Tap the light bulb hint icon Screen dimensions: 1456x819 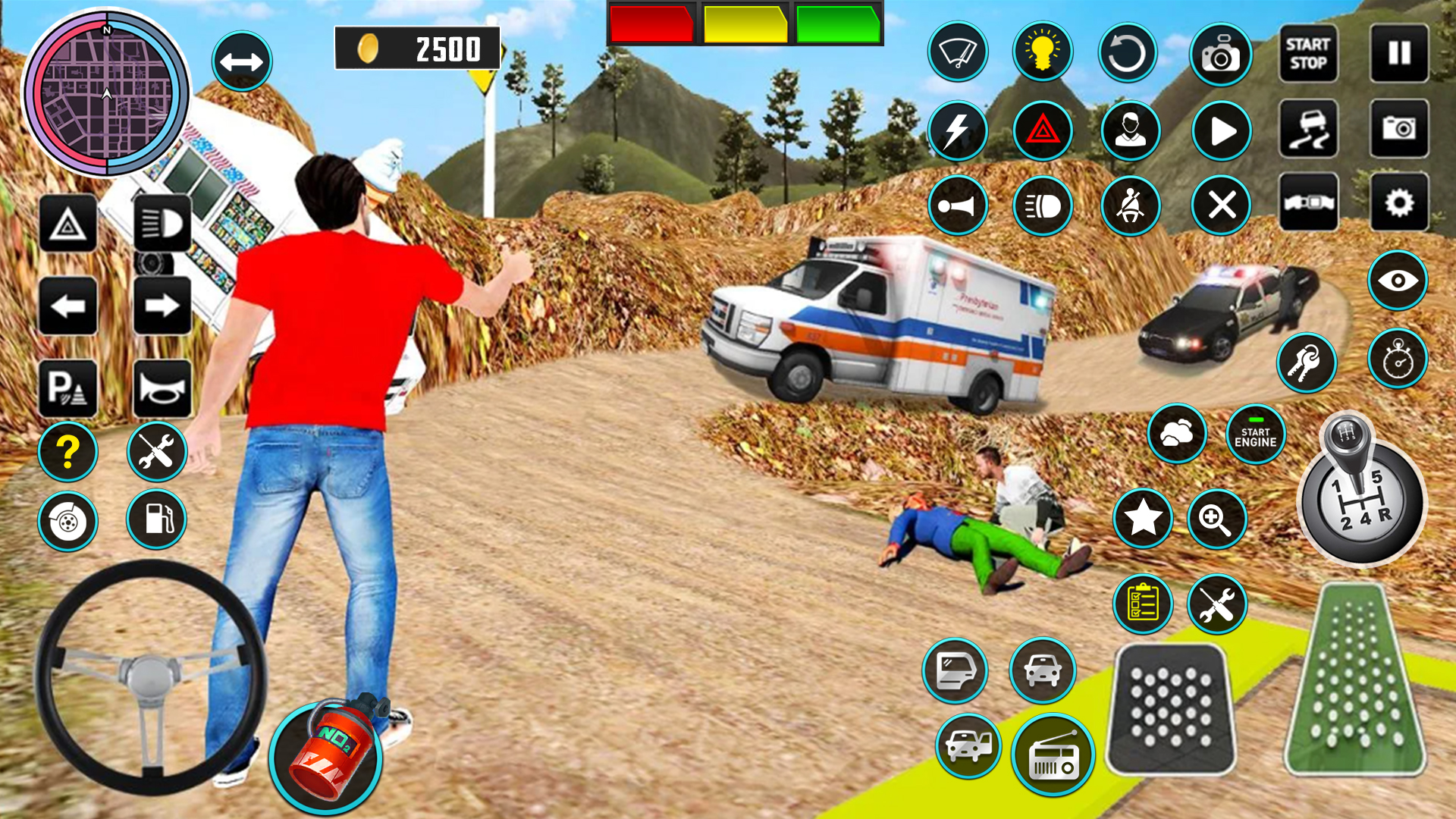[1044, 52]
